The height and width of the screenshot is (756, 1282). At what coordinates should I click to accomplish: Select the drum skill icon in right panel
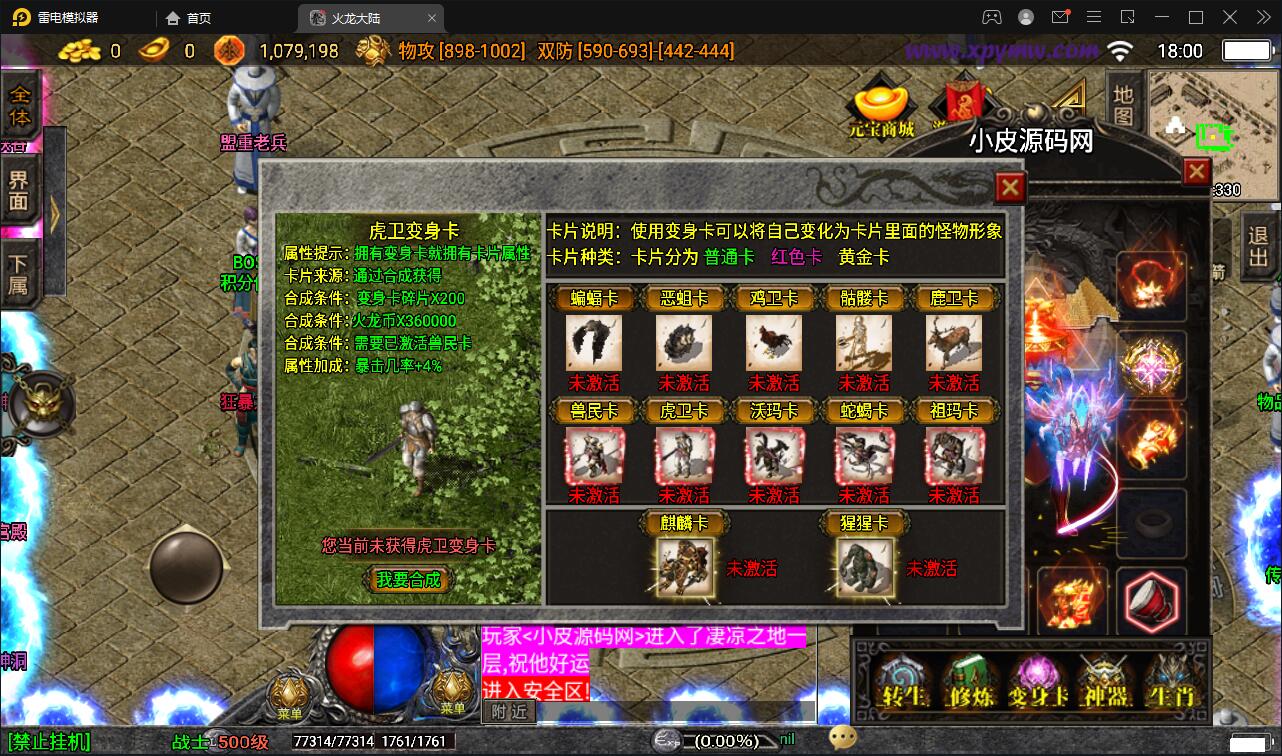coord(1150,601)
